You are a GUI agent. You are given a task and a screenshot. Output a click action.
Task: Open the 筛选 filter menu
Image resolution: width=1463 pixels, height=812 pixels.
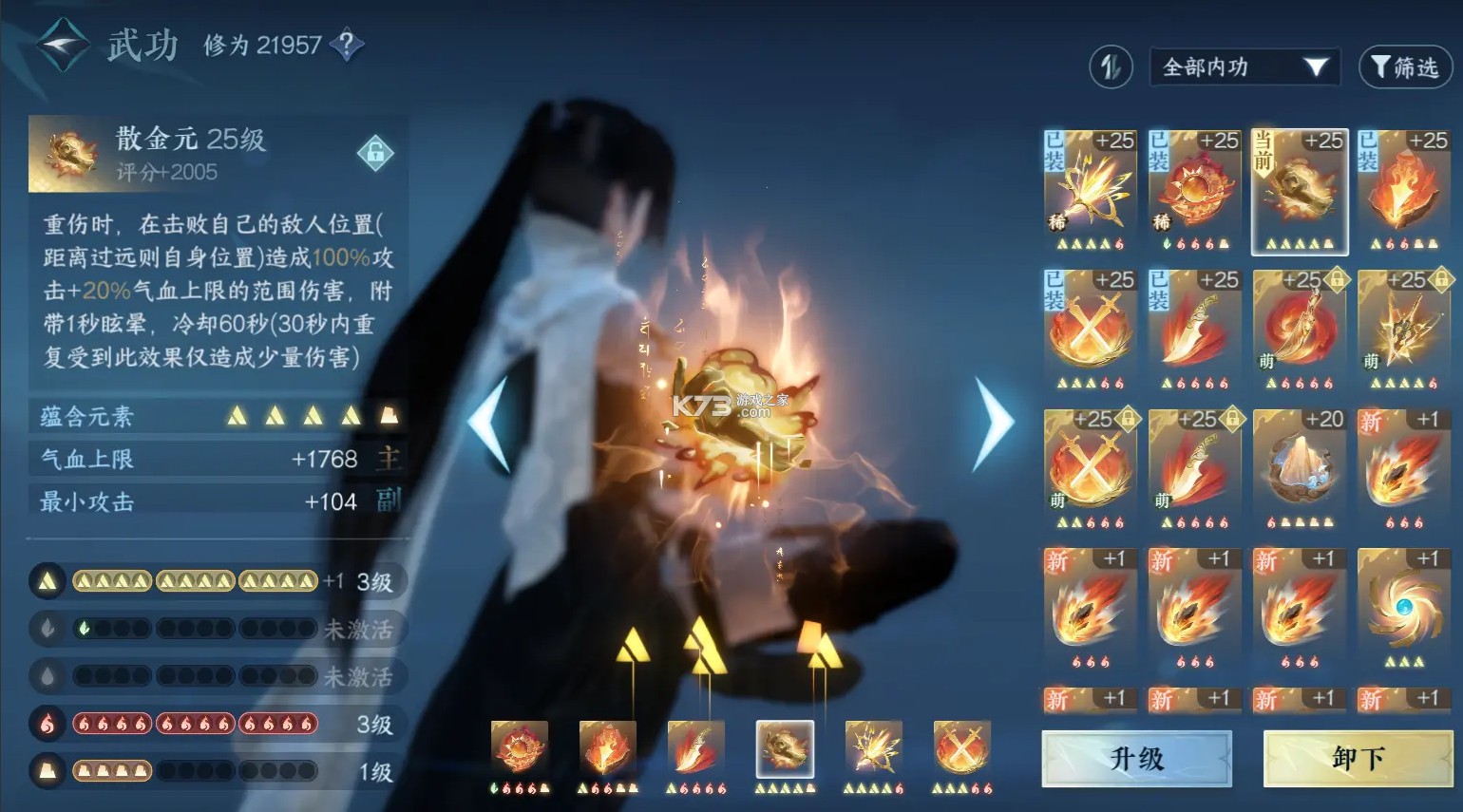1403,67
